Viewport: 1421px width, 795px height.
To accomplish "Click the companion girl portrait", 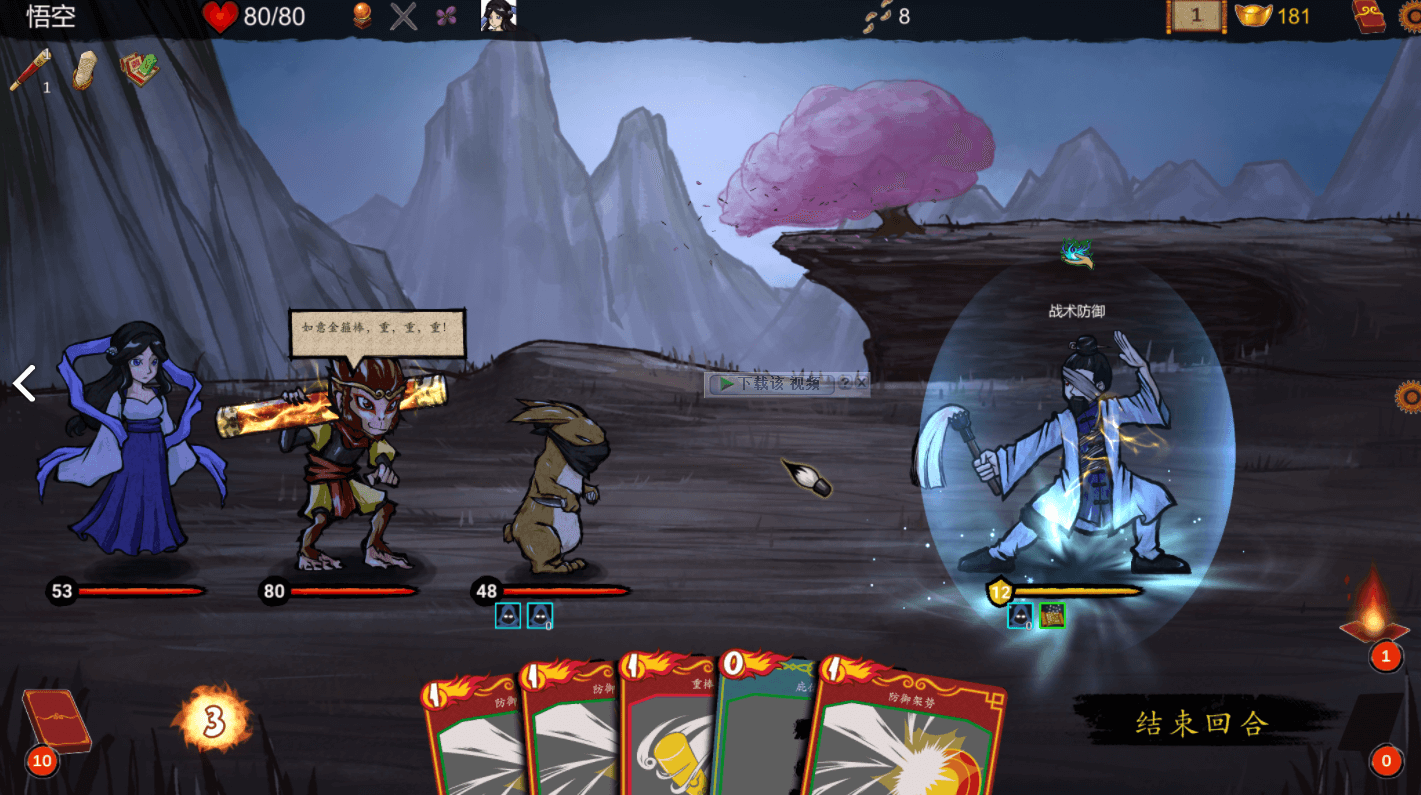I will pyautogui.click(x=498, y=15).
